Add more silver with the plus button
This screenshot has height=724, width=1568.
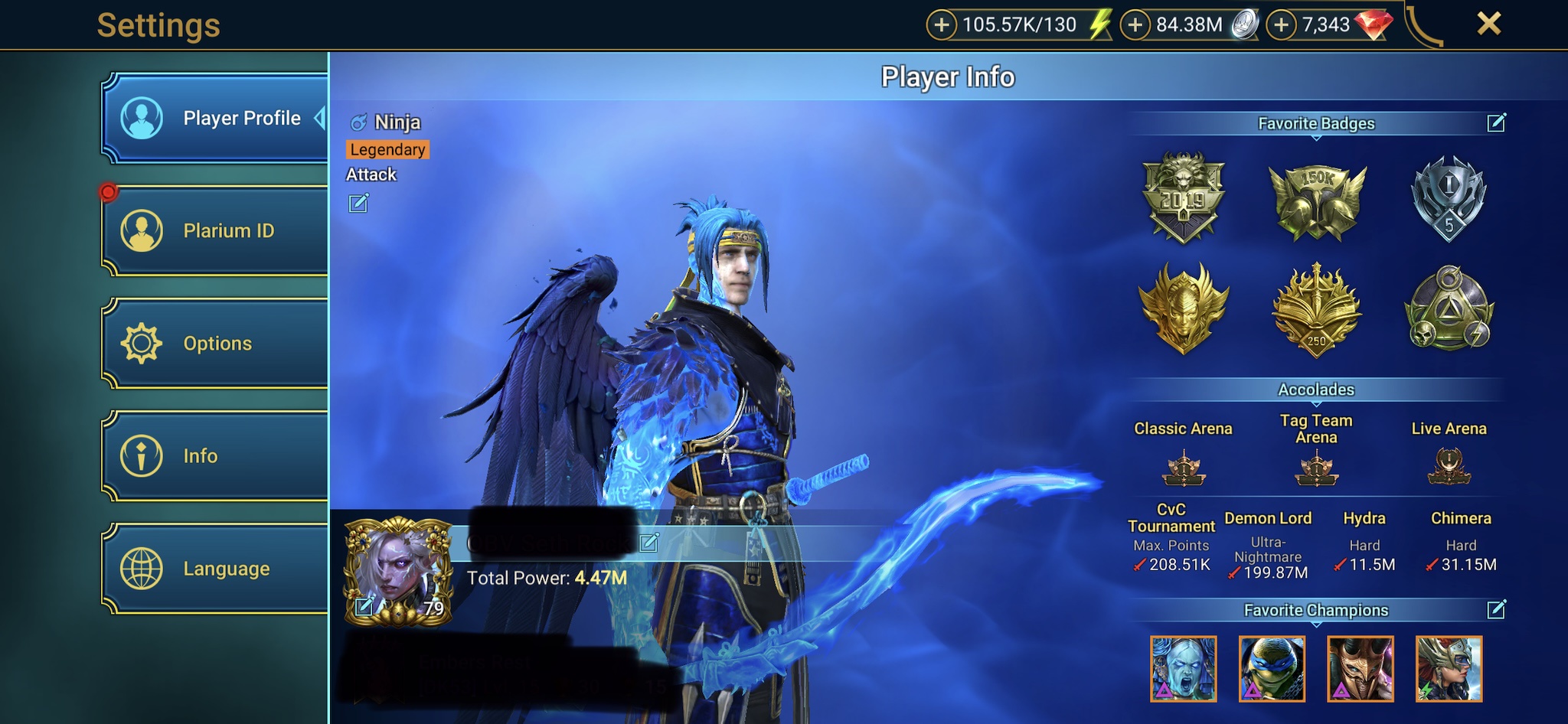click(1135, 25)
